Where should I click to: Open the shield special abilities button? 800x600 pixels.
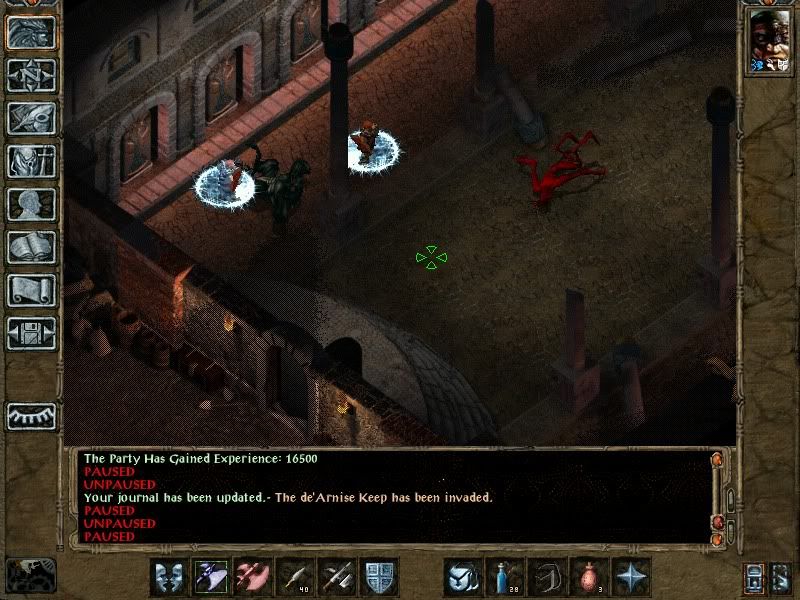point(379,577)
